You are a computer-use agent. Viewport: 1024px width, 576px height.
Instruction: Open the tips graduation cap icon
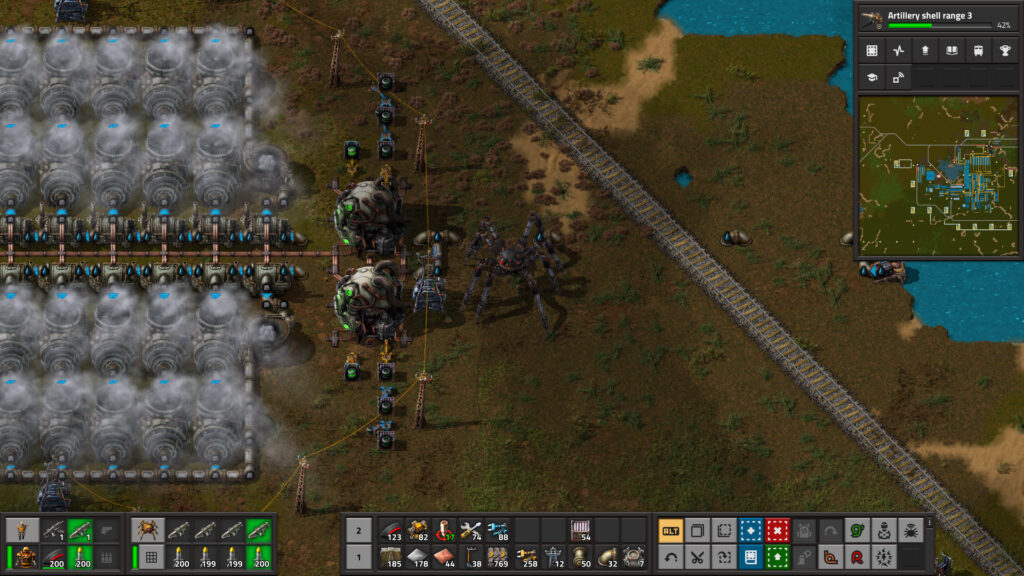872,76
